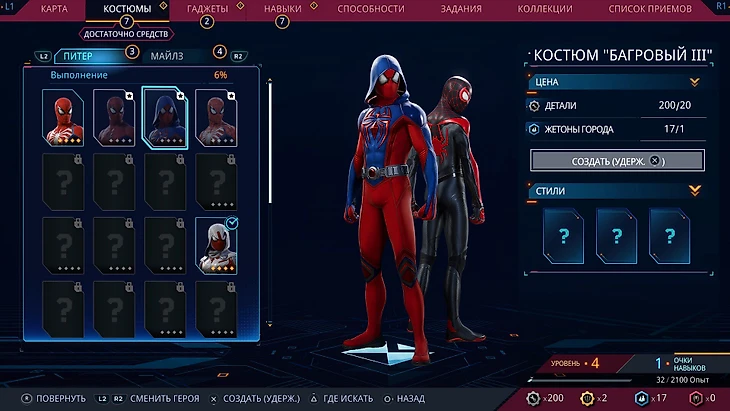
Task: Select the classic red Spider-Man suit thumbnail
Action: pos(64,117)
